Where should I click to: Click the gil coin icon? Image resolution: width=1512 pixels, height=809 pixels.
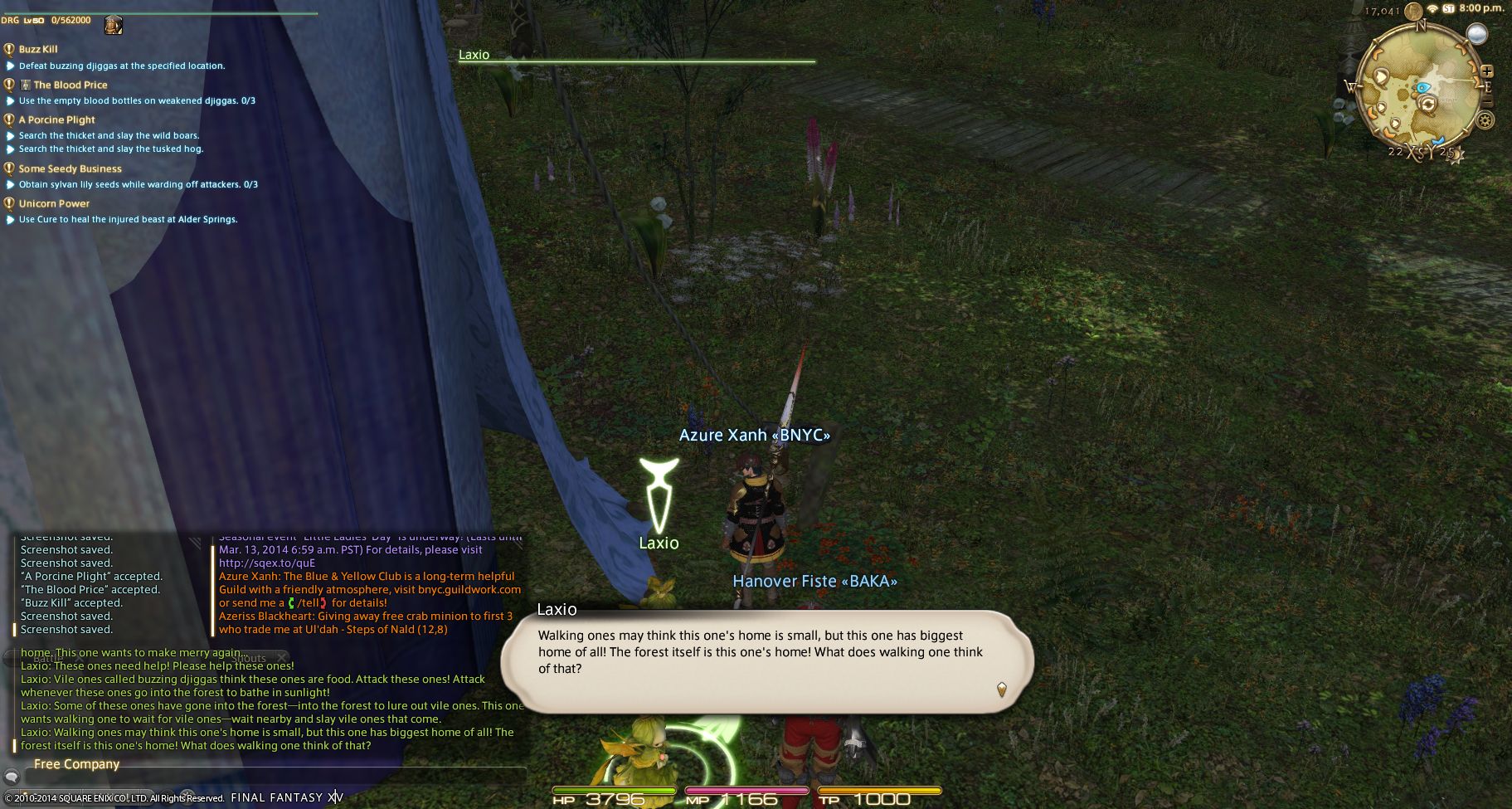coord(1413,12)
